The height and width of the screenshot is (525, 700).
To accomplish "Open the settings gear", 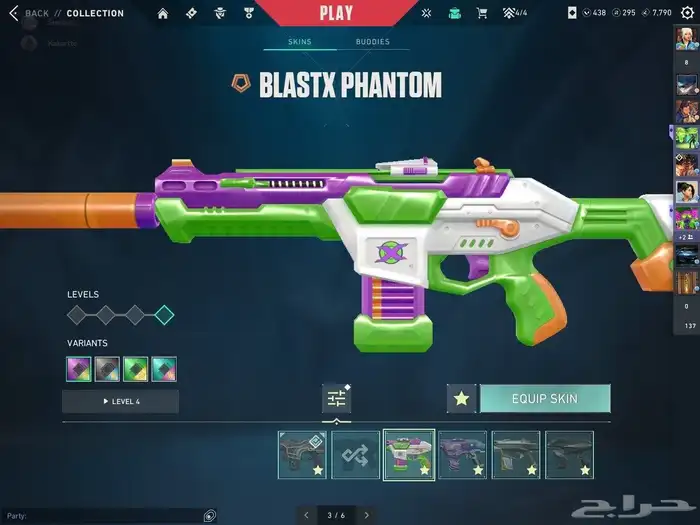I will click(x=687, y=13).
